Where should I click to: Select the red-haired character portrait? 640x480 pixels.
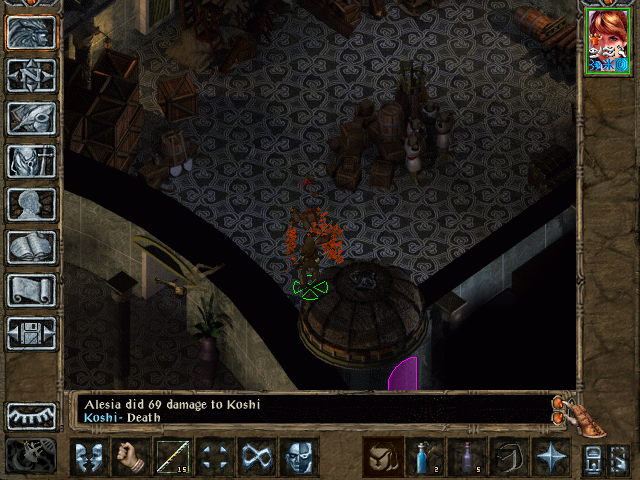(x=608, y=41)
